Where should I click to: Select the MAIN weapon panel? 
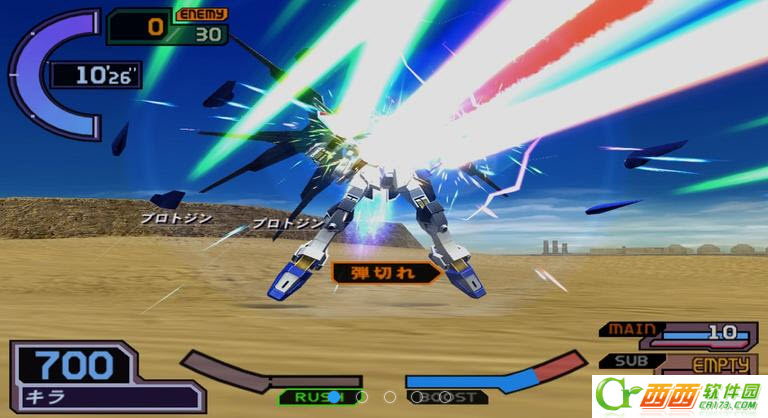point(678,332)
